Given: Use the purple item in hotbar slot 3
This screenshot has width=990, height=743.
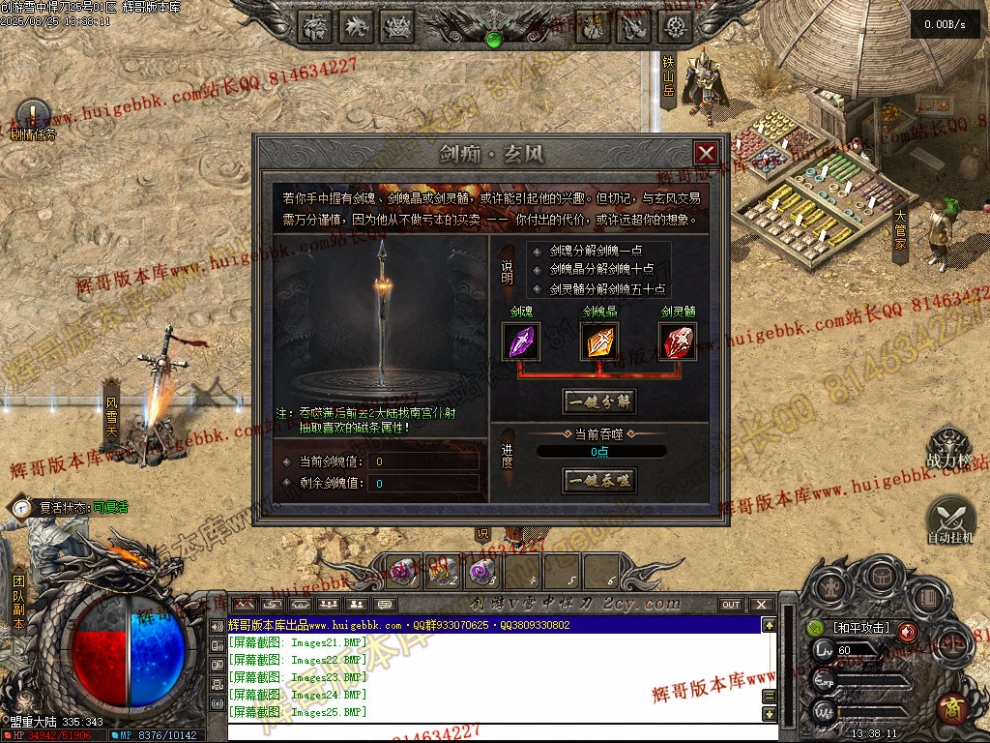Looking at the screenshot, I should (x=482, y=572).
